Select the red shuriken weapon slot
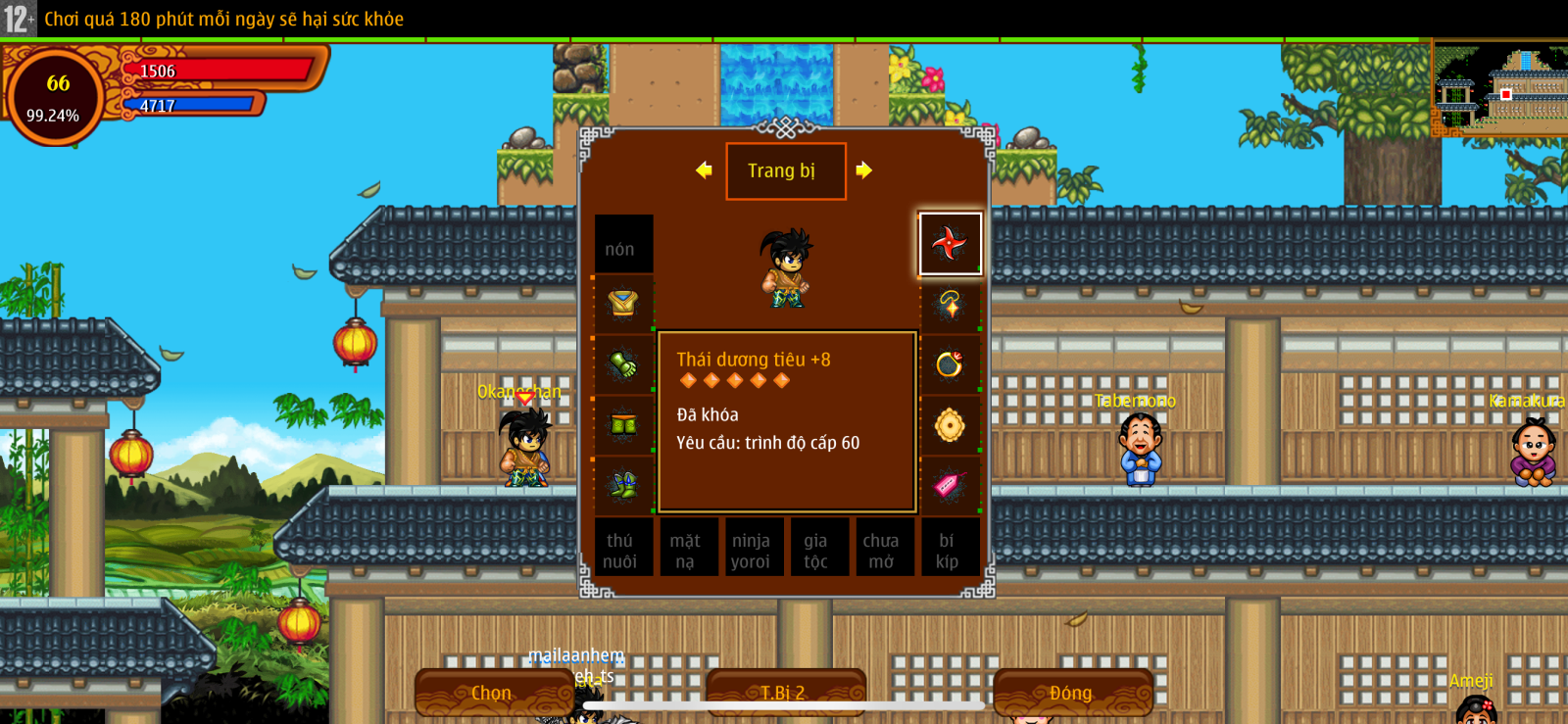1568x724 pixels. pos(950,243)
